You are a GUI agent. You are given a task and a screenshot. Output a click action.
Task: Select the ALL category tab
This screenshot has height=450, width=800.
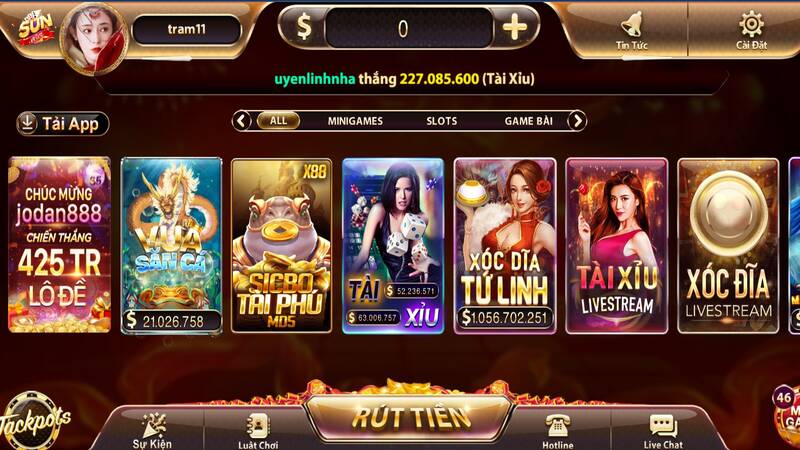point(278,121)
